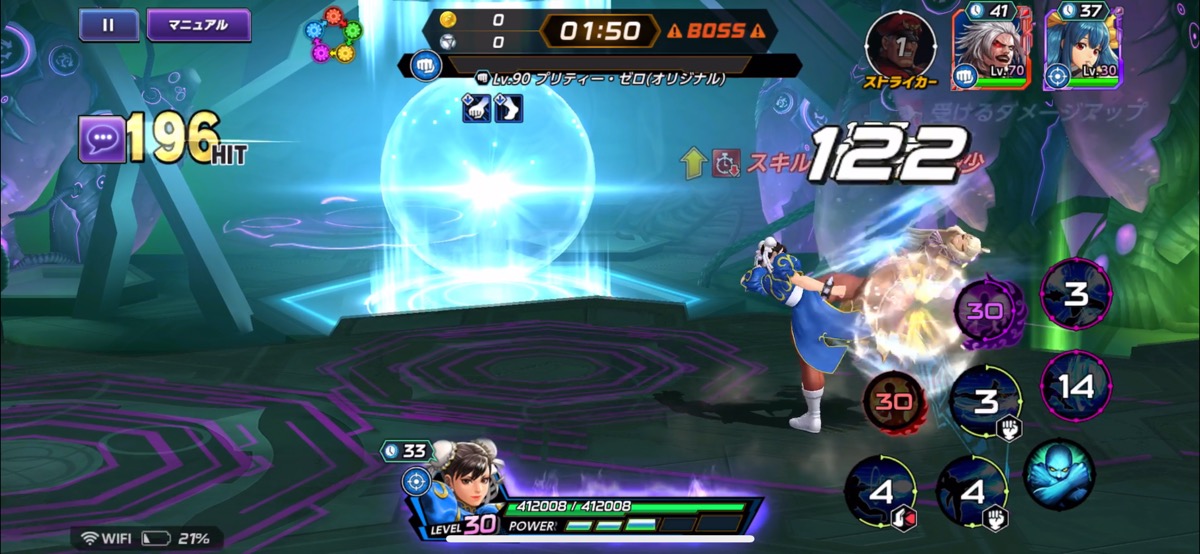Viewport: 1200px width, 554px height.
Task: Select the multicolored gears affinity icon
Action: 334,37
